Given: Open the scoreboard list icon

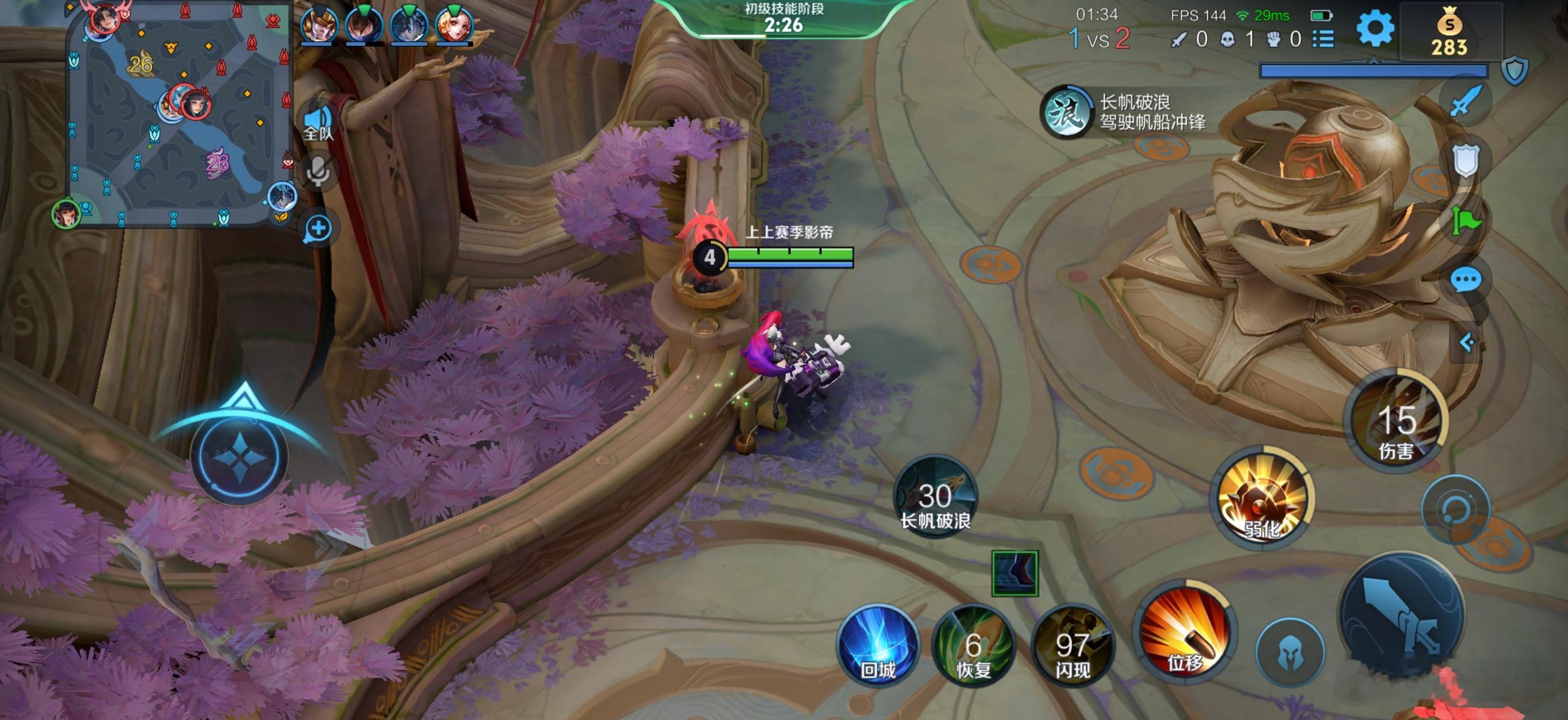Looking at the screenshot, I should 1323,40.
